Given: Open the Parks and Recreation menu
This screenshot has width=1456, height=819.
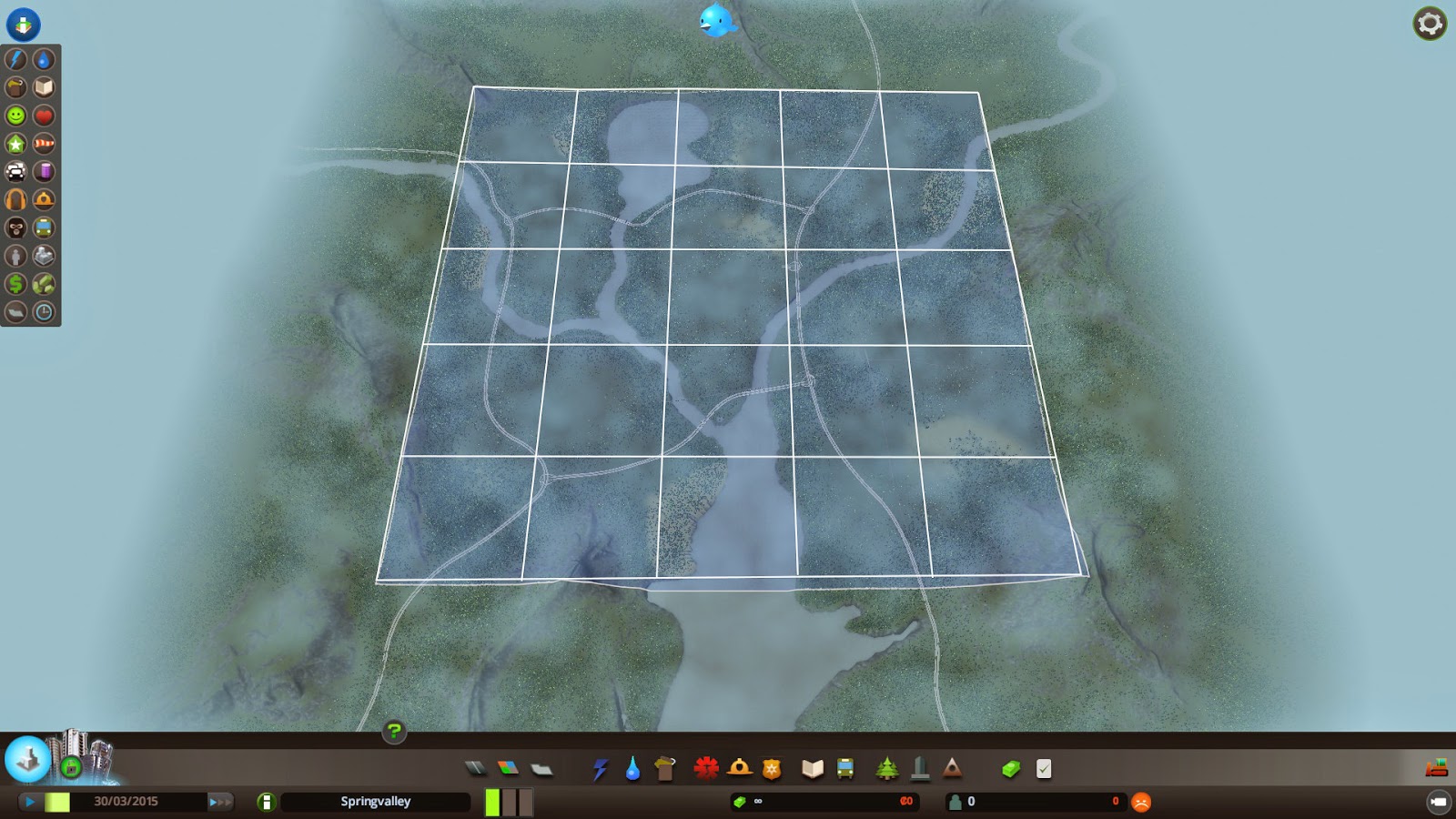Looking at the screenshot, I should click(887, 767).
